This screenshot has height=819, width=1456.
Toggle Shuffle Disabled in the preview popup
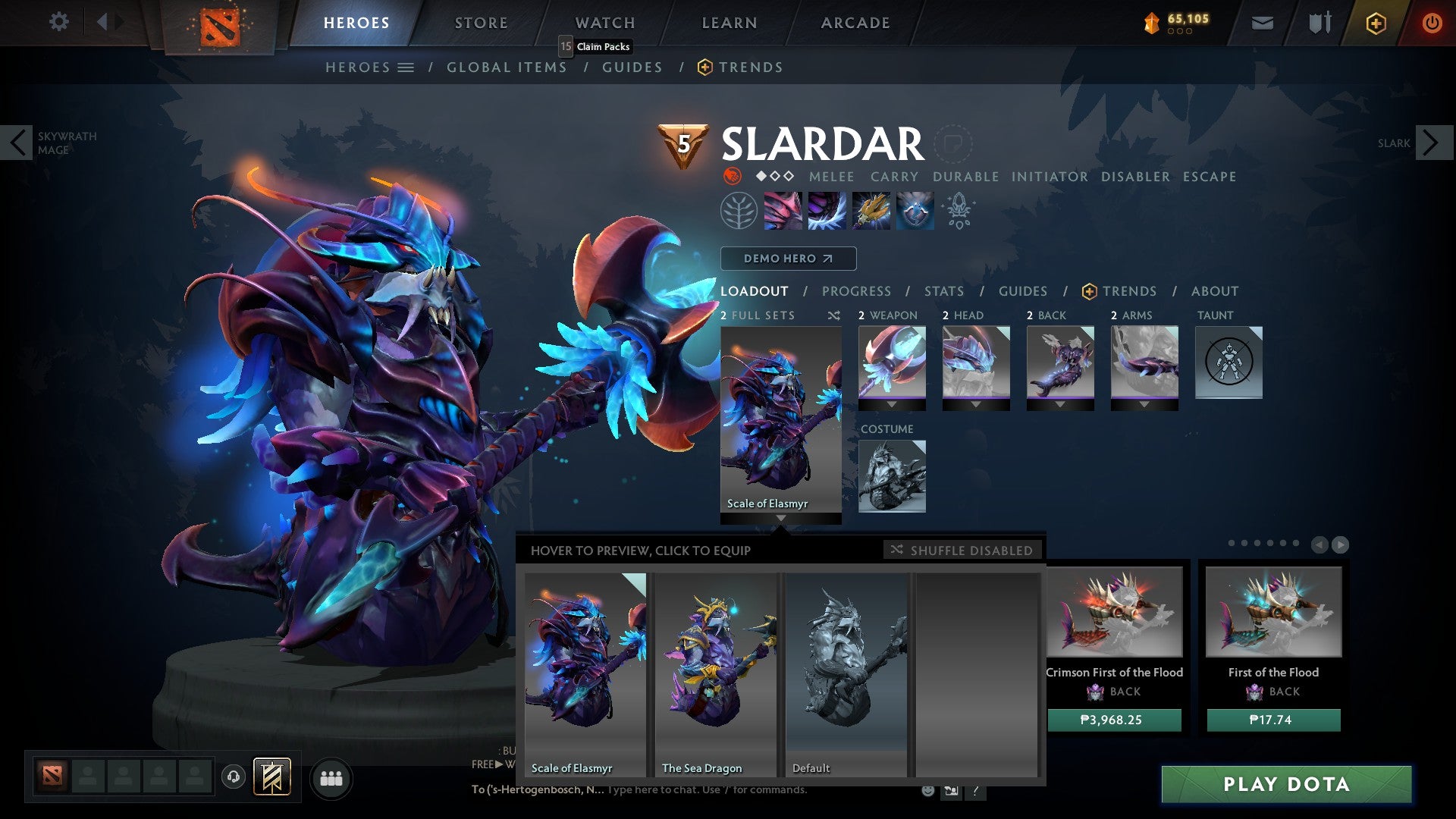[963, 551]
